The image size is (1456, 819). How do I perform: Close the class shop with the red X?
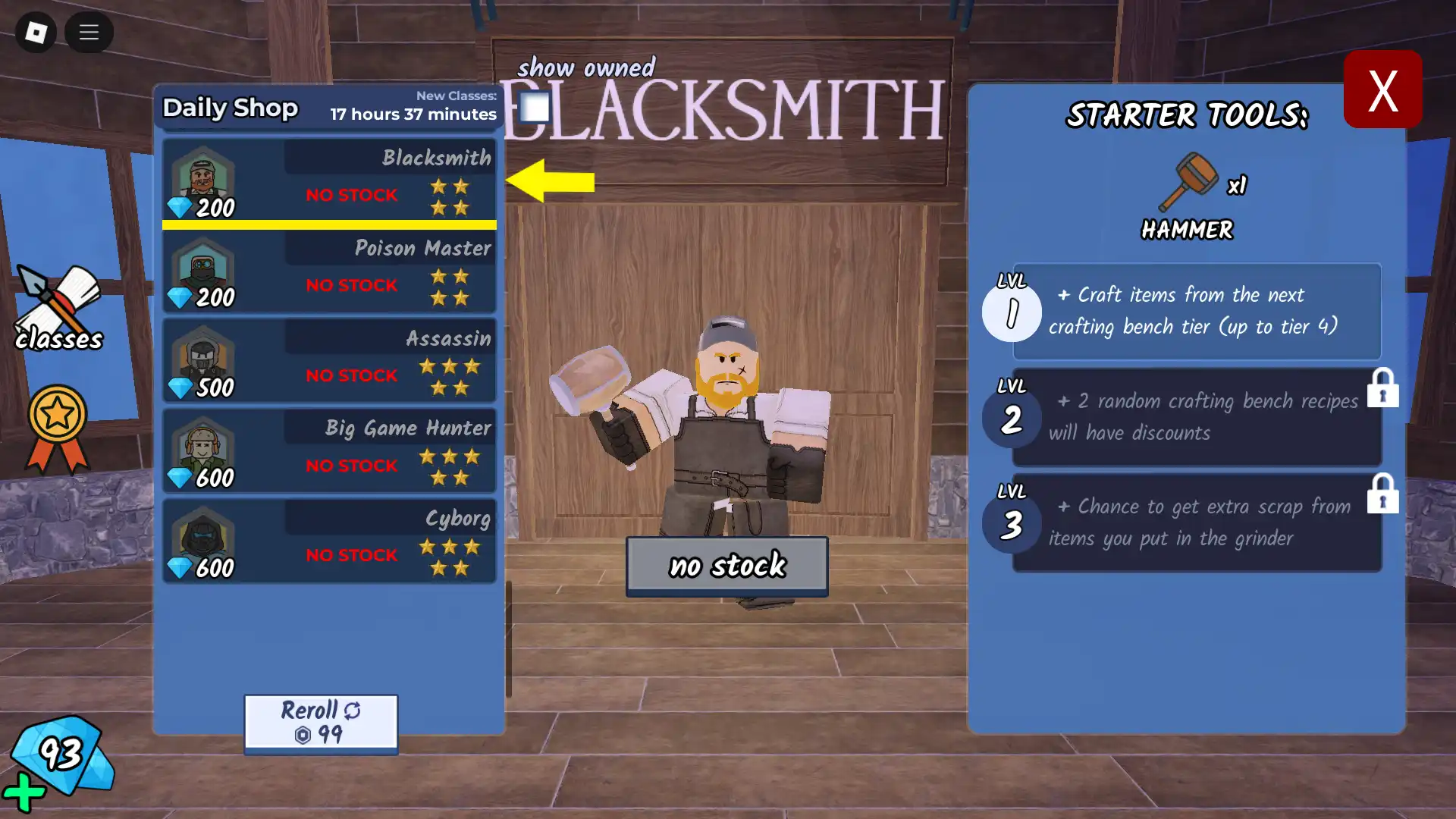coord(1382,89)
